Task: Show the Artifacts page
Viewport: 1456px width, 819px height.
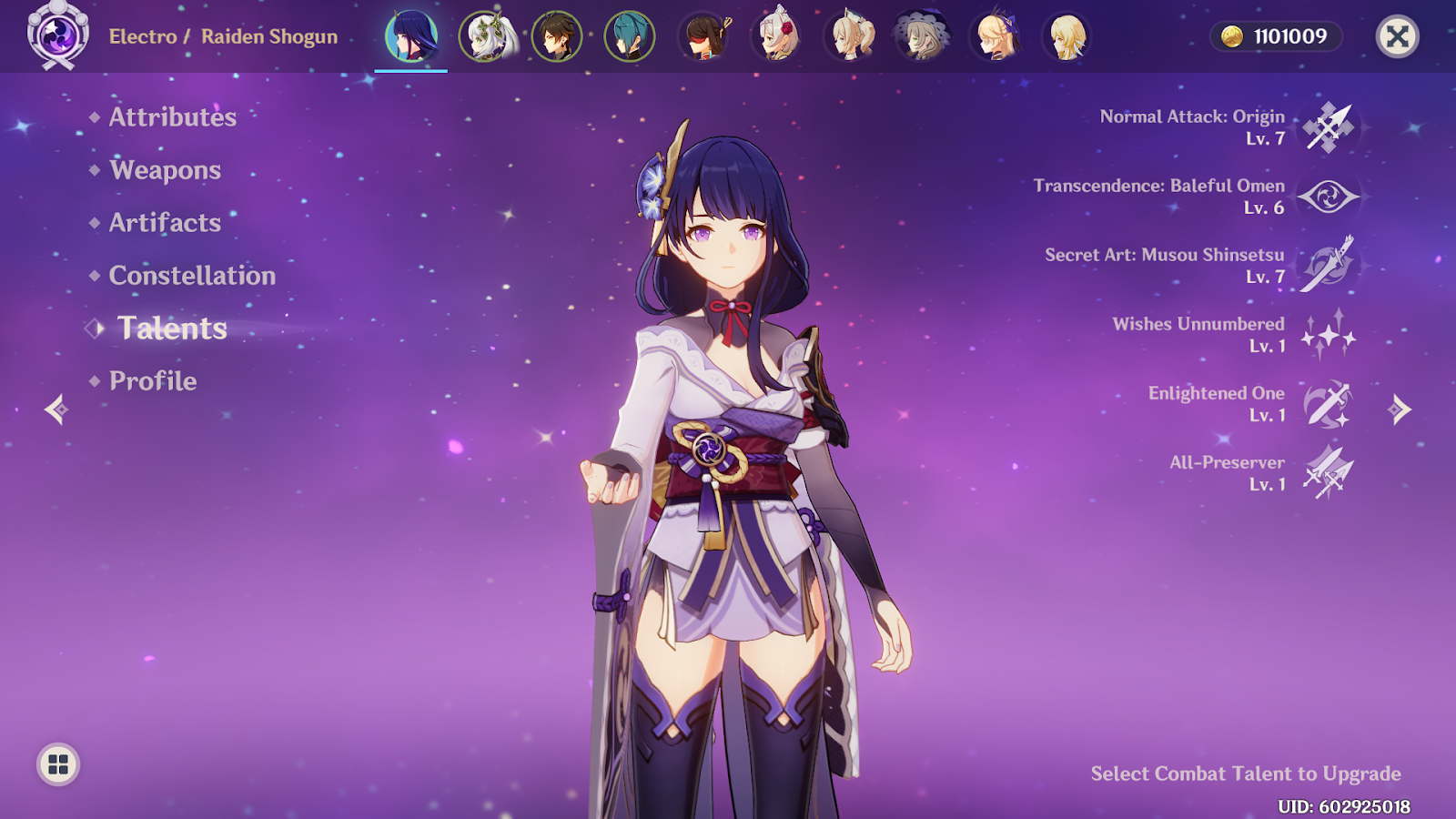Action: click(x=165, y=223)
